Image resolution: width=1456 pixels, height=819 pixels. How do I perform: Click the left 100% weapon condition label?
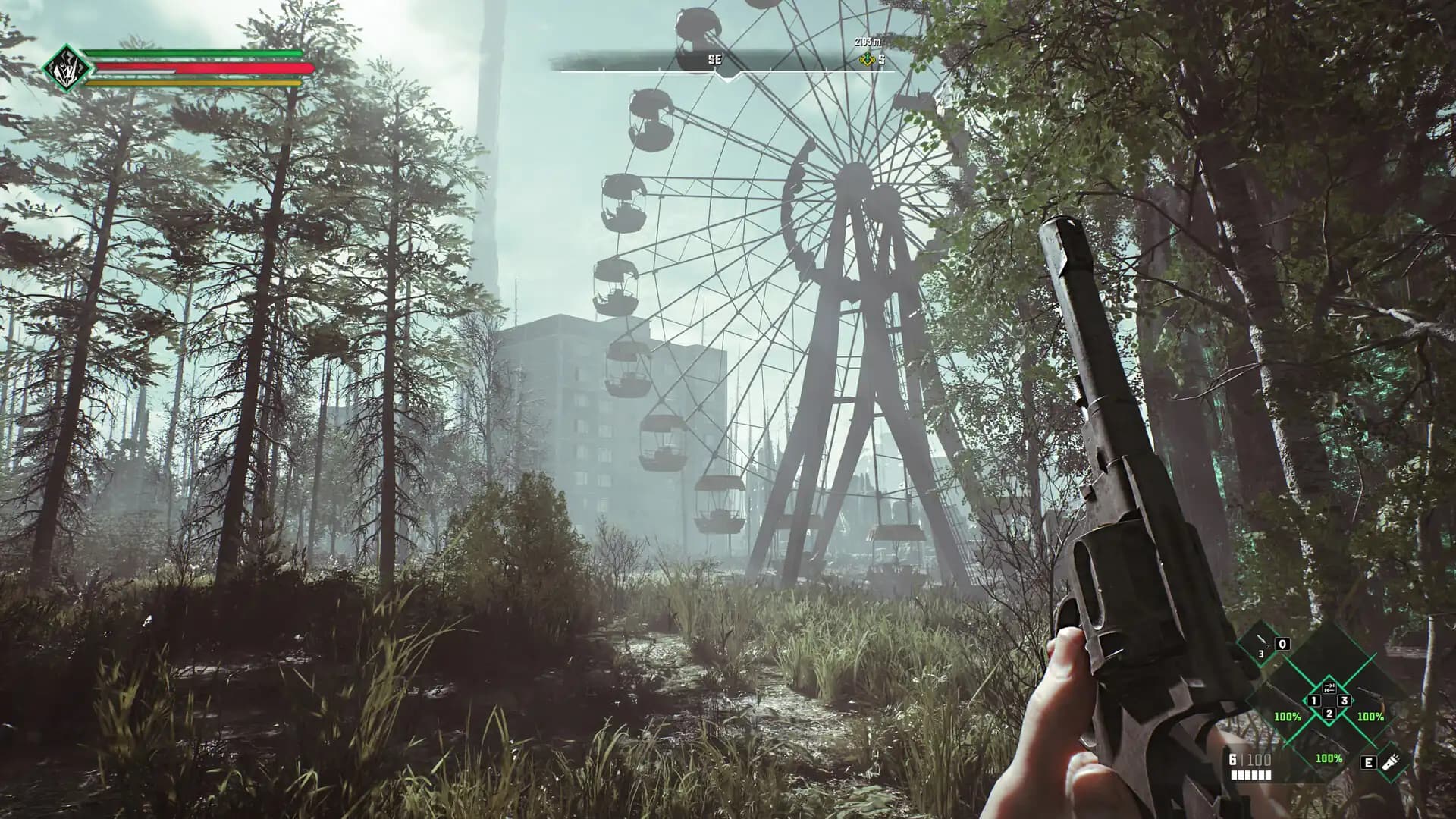1287,716
